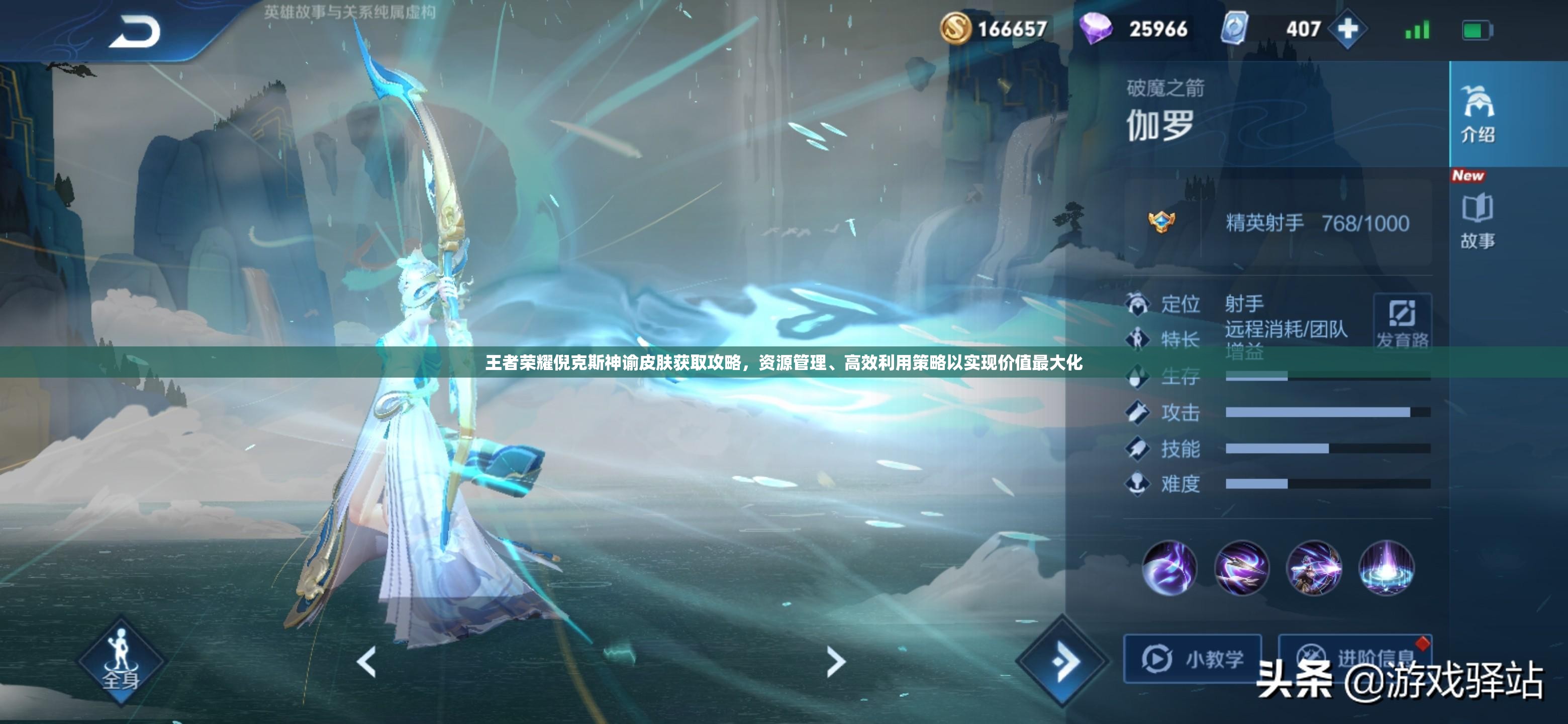Show the next hero with right arrow
The width and height of the screenshot is (1568, 724).
pyautogui.click(x=836, y=662)
